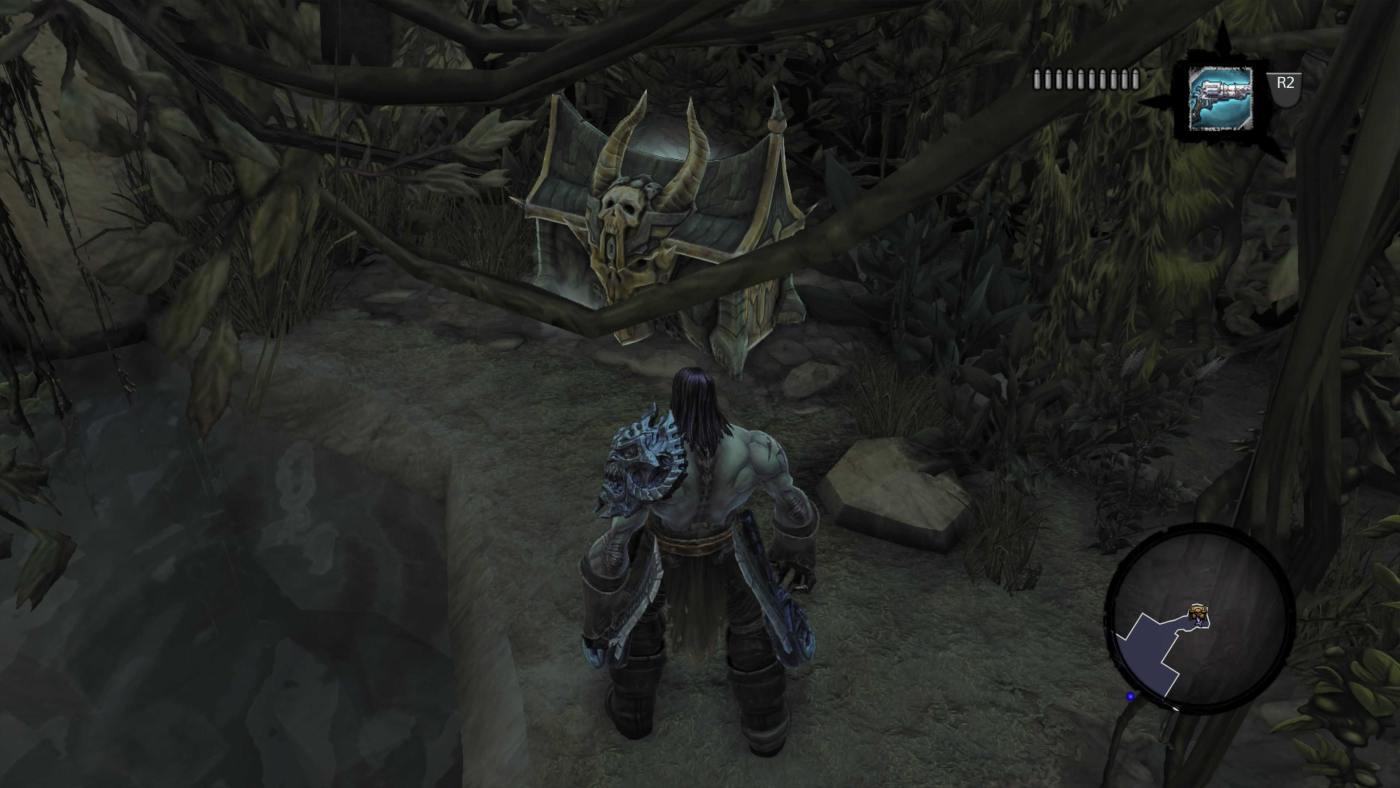Click the R2 button prompt
The width and height of the screenshot is (1400, 788).
click(x=1286, y=88)
